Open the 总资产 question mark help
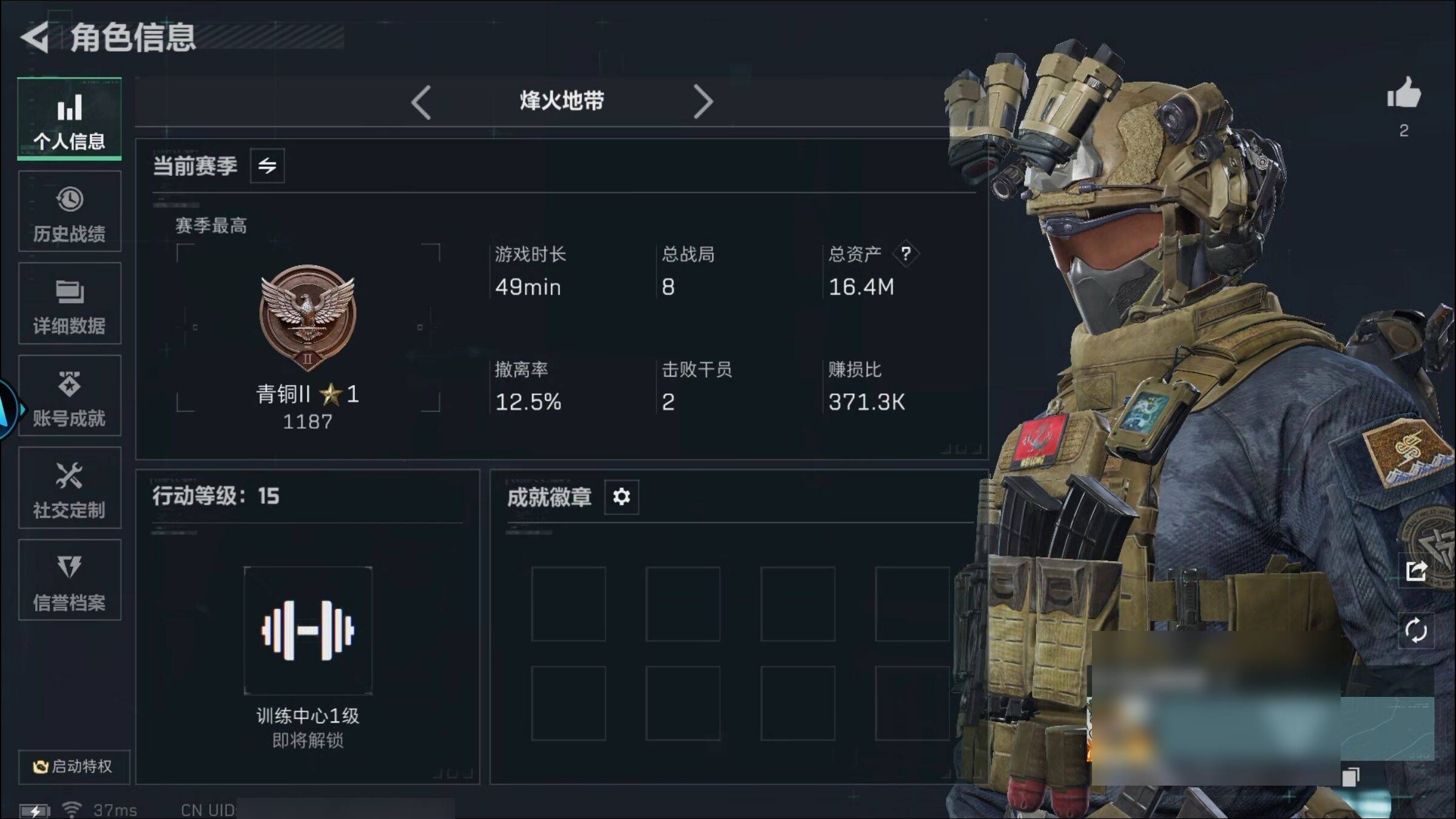The image size is (1456, 819). [x=905, y=254]
